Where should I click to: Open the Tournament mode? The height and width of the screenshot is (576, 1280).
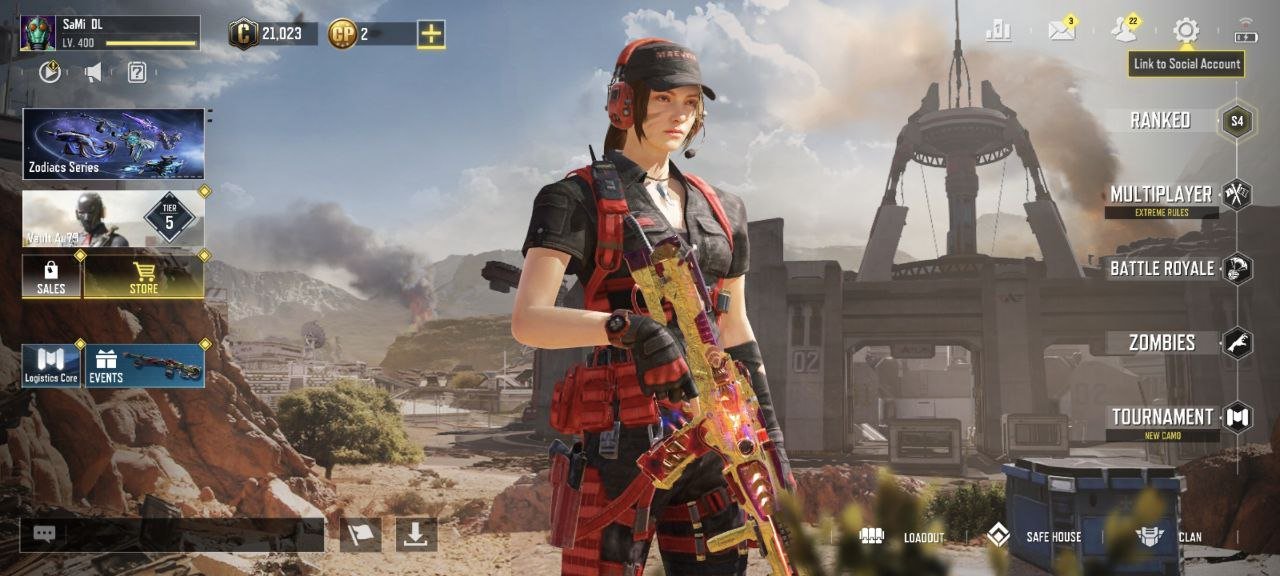coord(1162,417)
